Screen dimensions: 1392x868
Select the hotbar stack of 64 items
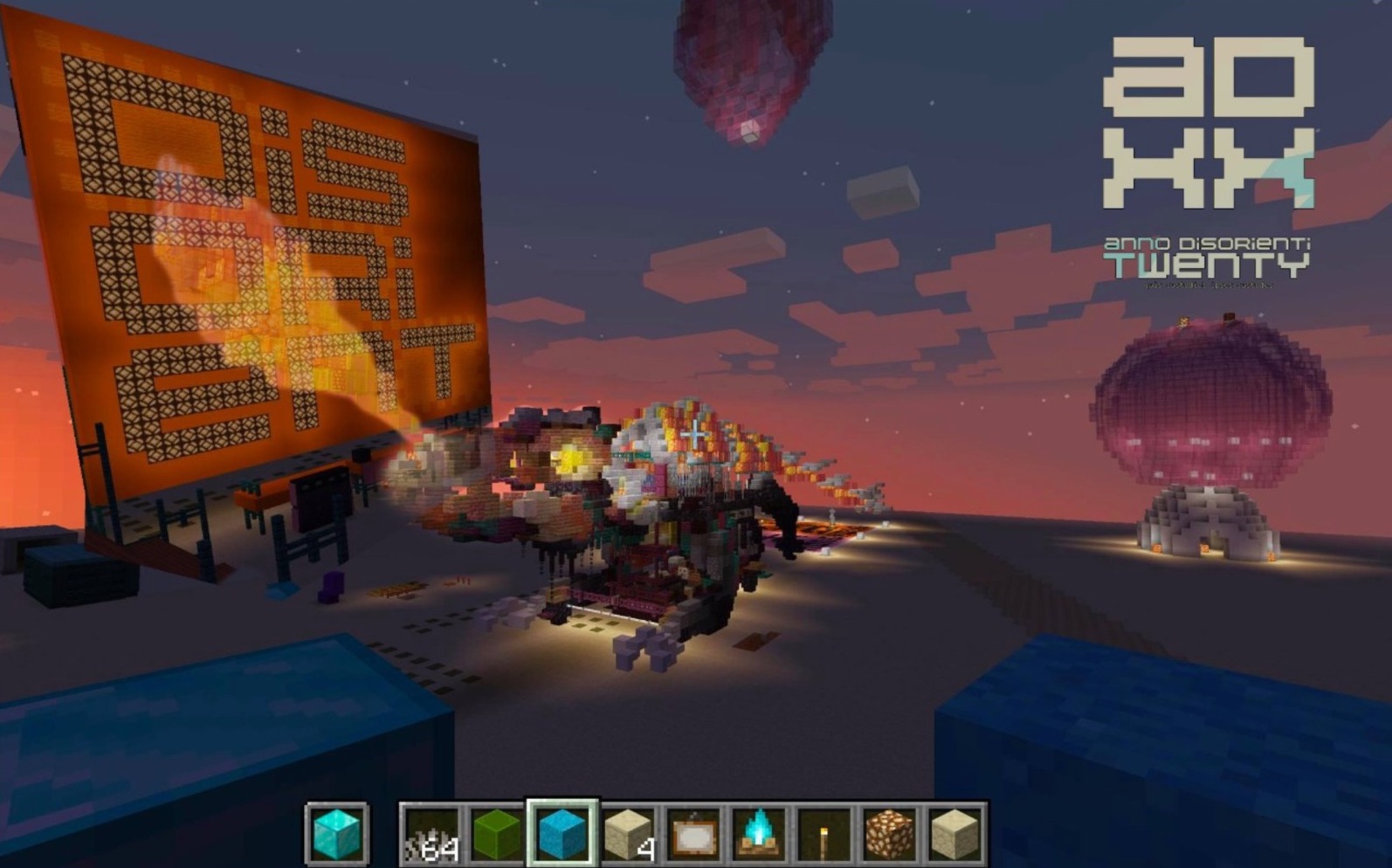431,834
